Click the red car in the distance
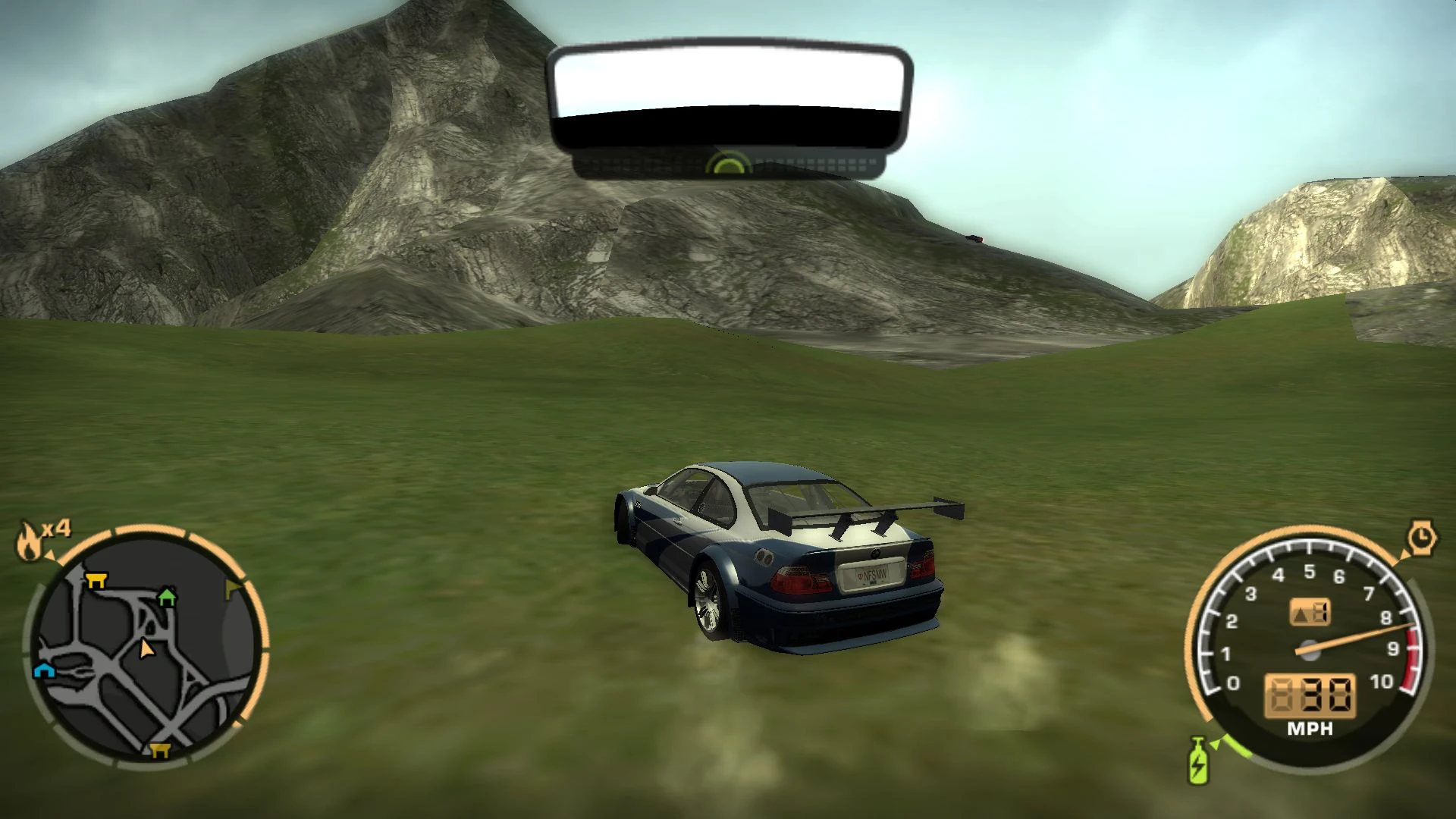1456x819 pixels. (974, 239)
